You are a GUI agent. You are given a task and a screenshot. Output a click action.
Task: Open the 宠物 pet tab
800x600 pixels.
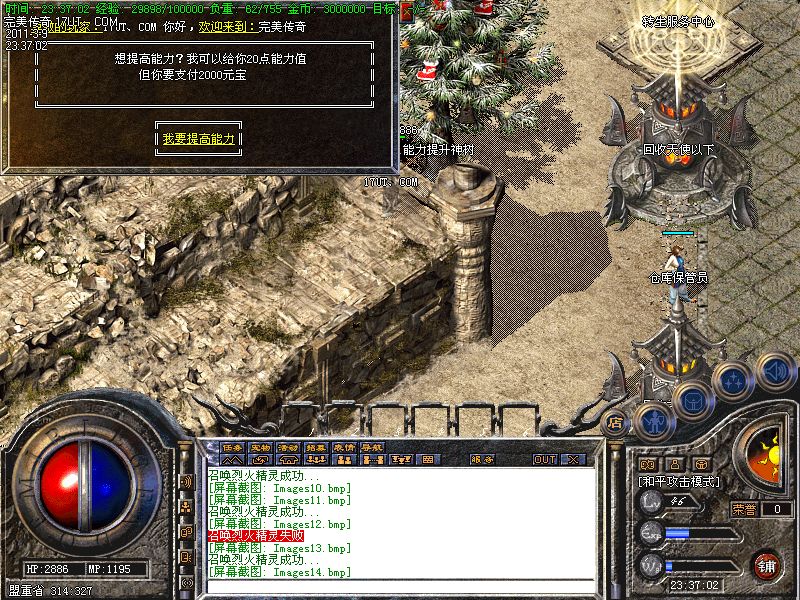pos(261,447)
